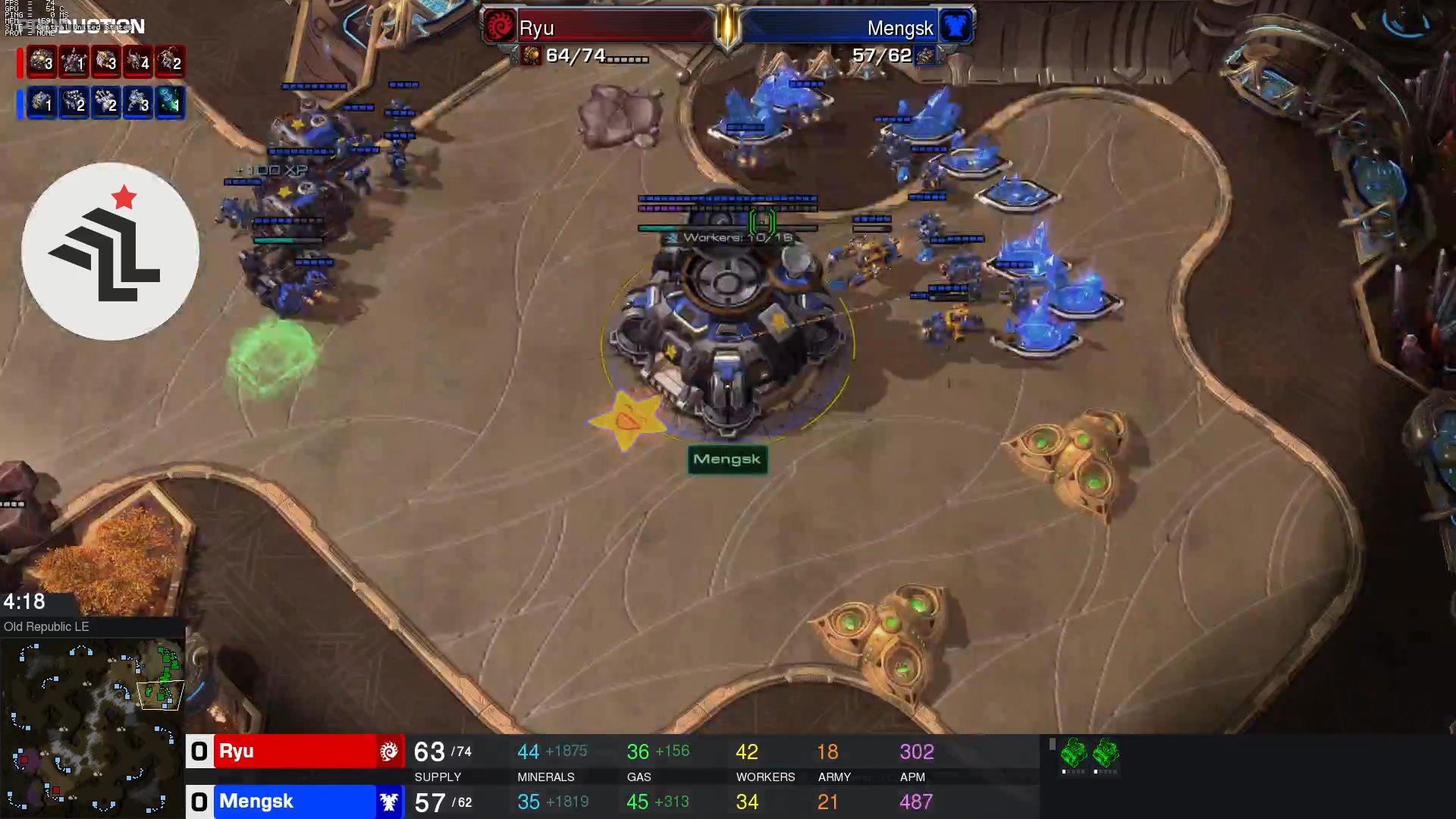The image size is (1456, 819).
Task: Click the 4:18 game timer
Action: pyautogui.click(x=24, y=602)
